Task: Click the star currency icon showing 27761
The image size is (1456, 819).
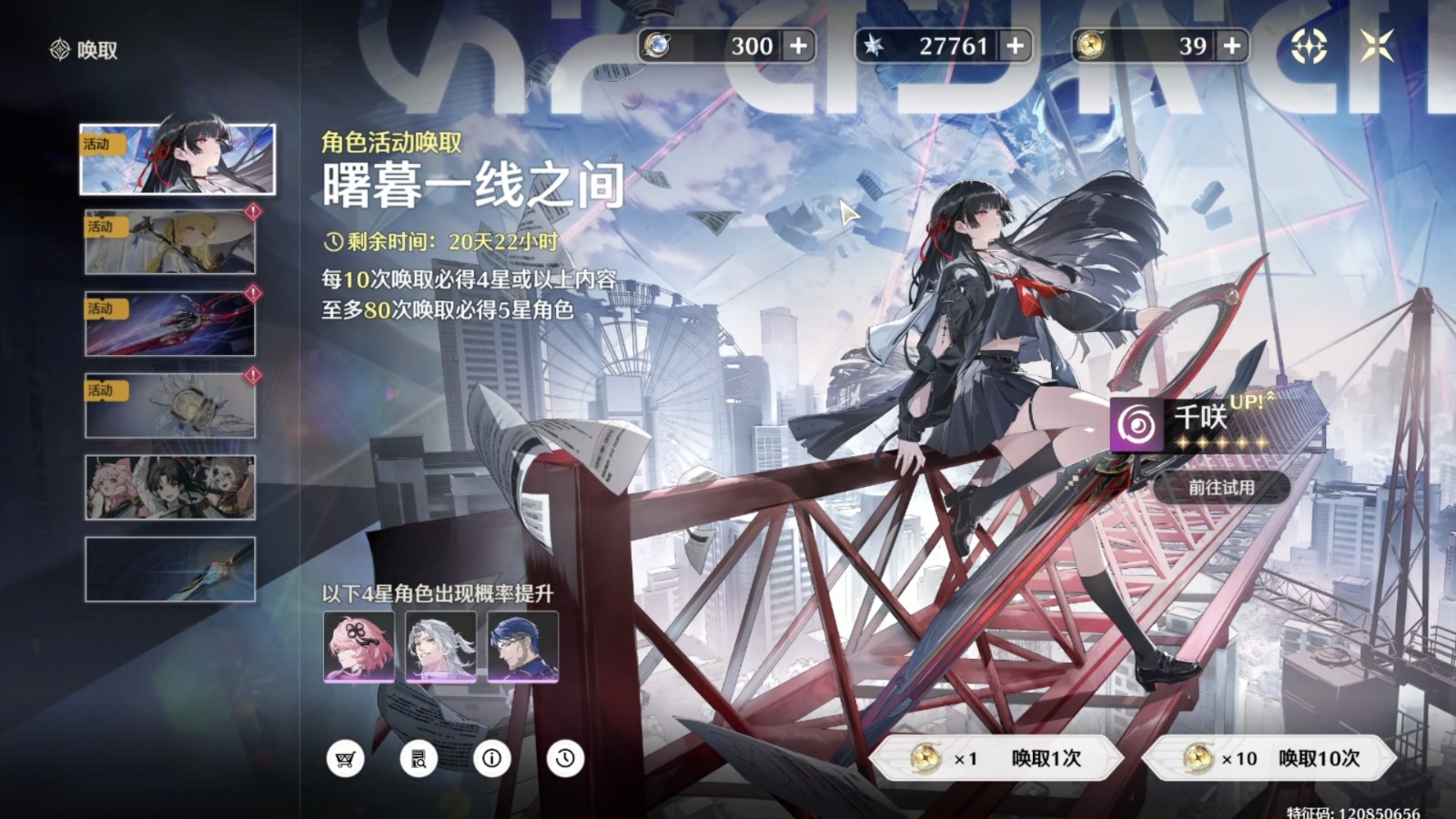Action: point(875,45)
